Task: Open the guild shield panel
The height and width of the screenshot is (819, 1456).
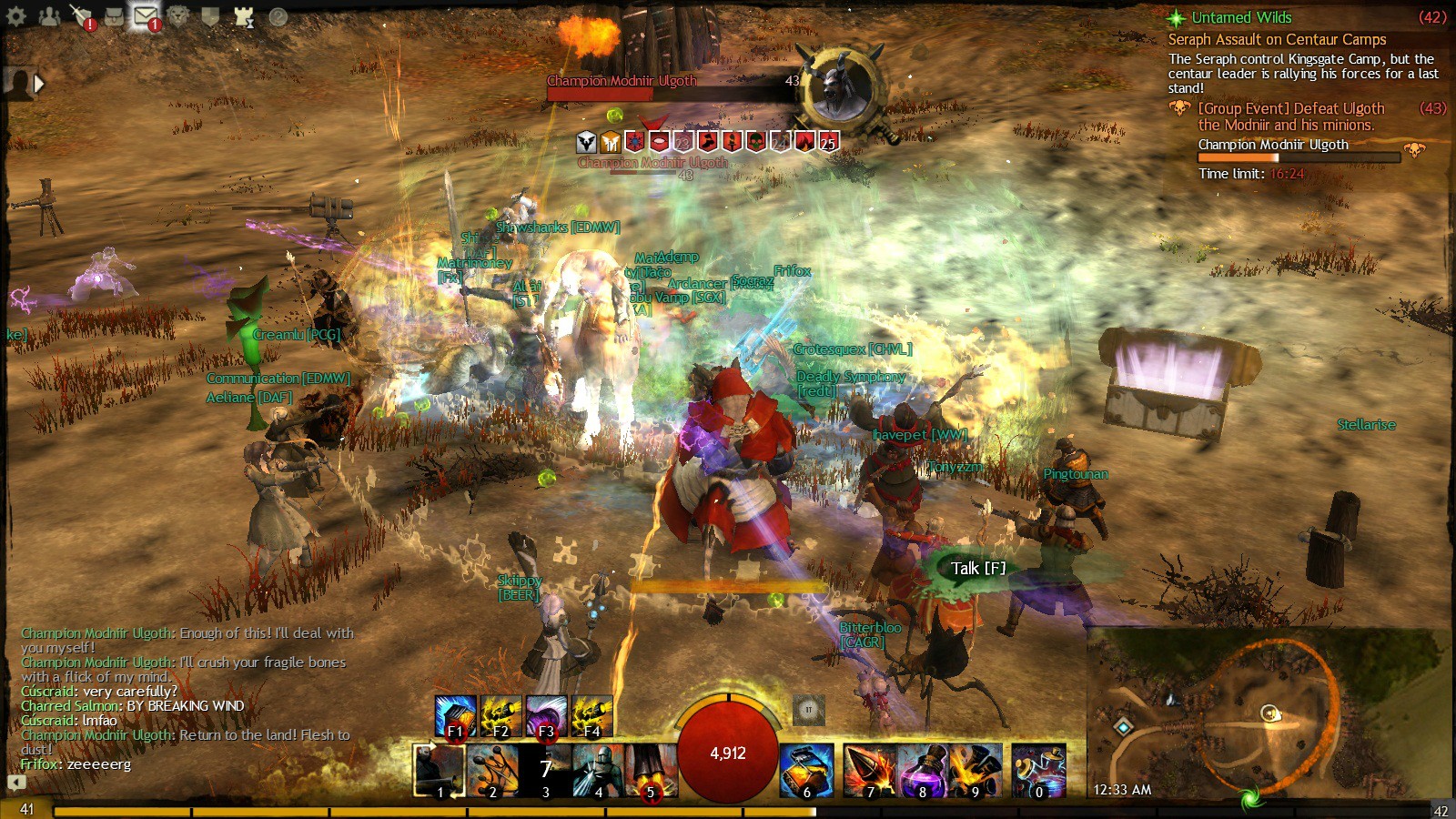Action: pos(210,16)
